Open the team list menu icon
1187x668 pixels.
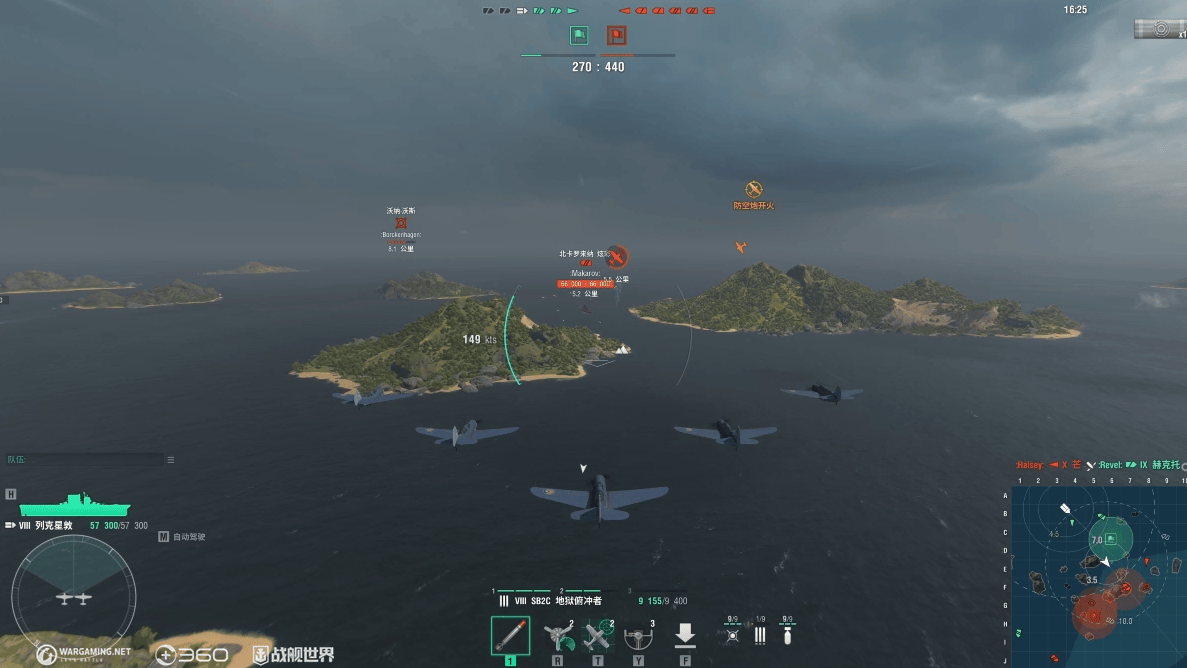tap(171, 460)
